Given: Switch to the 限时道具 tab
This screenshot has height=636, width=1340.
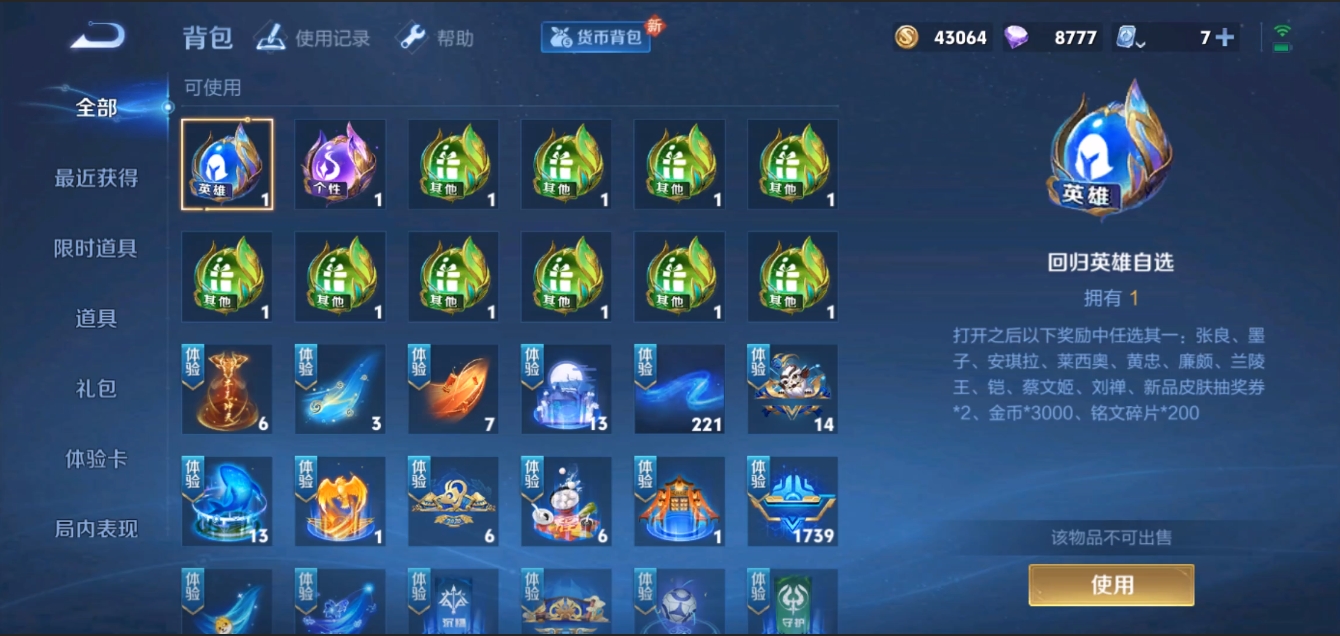Looking at the screenshot, I should (96, 248).
